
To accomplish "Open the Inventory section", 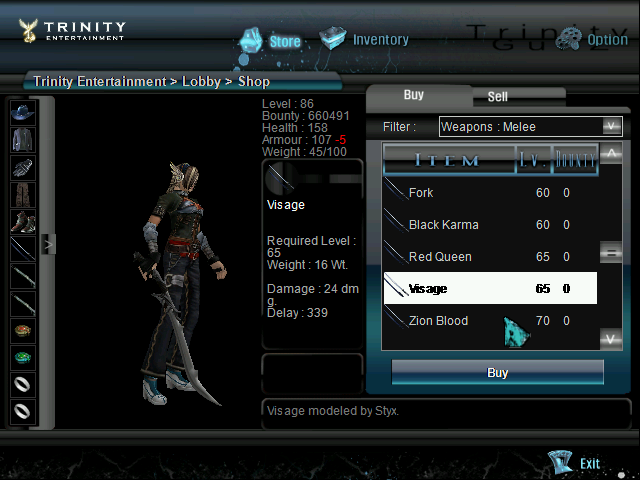I will click(x=365, y=40).
